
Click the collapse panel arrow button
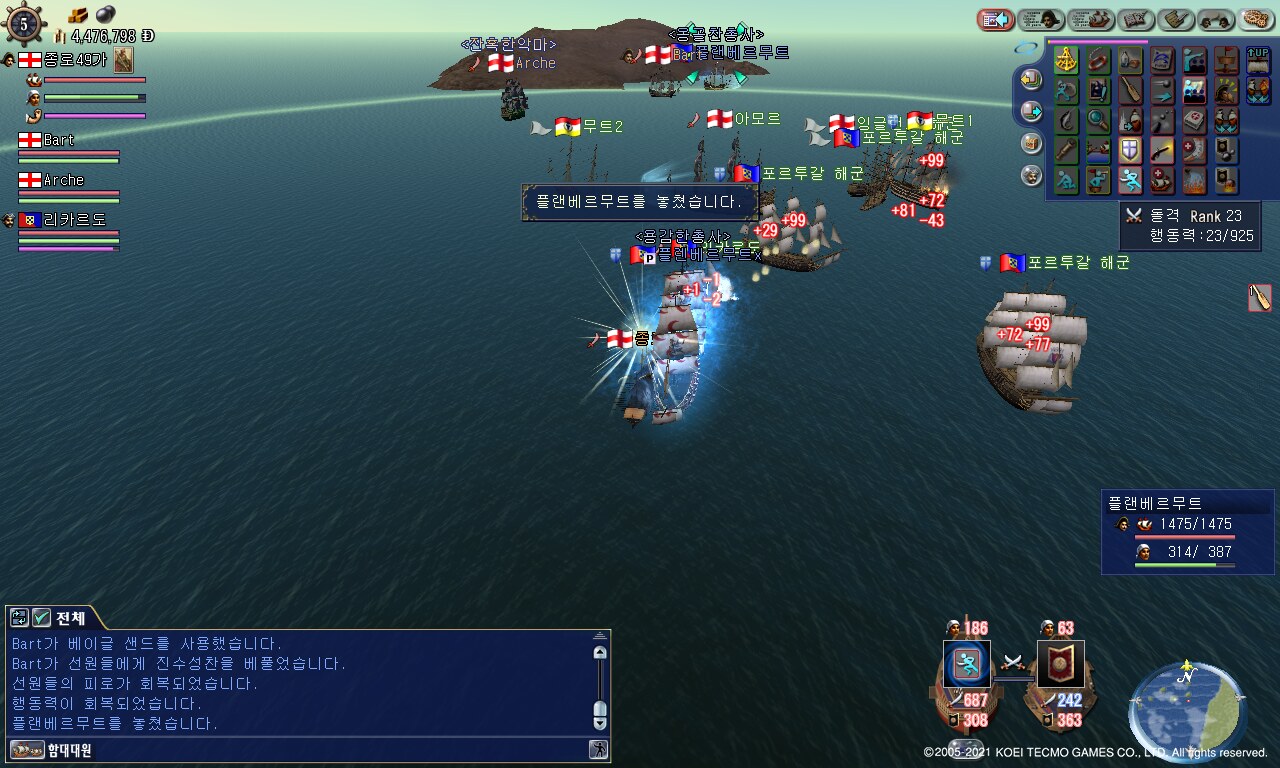995,19
